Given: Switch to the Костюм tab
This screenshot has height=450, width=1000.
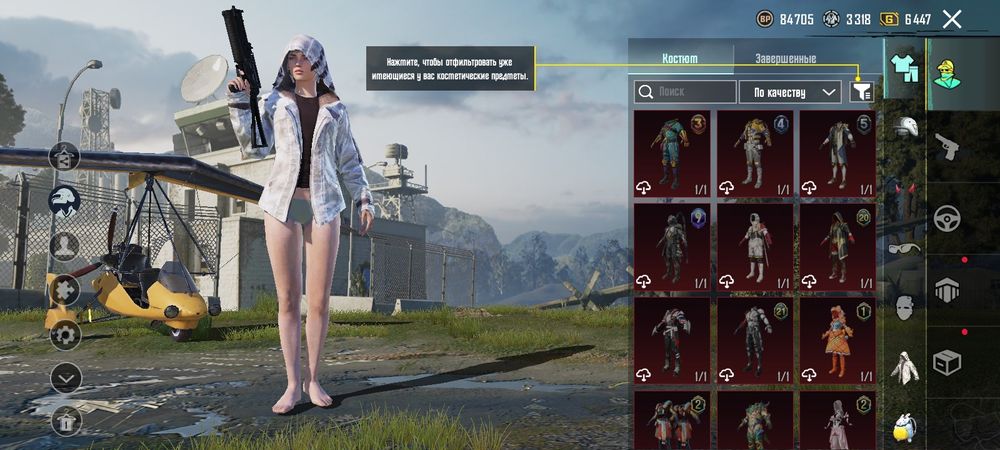Looking at the screenshot, I should click(681, 59).
